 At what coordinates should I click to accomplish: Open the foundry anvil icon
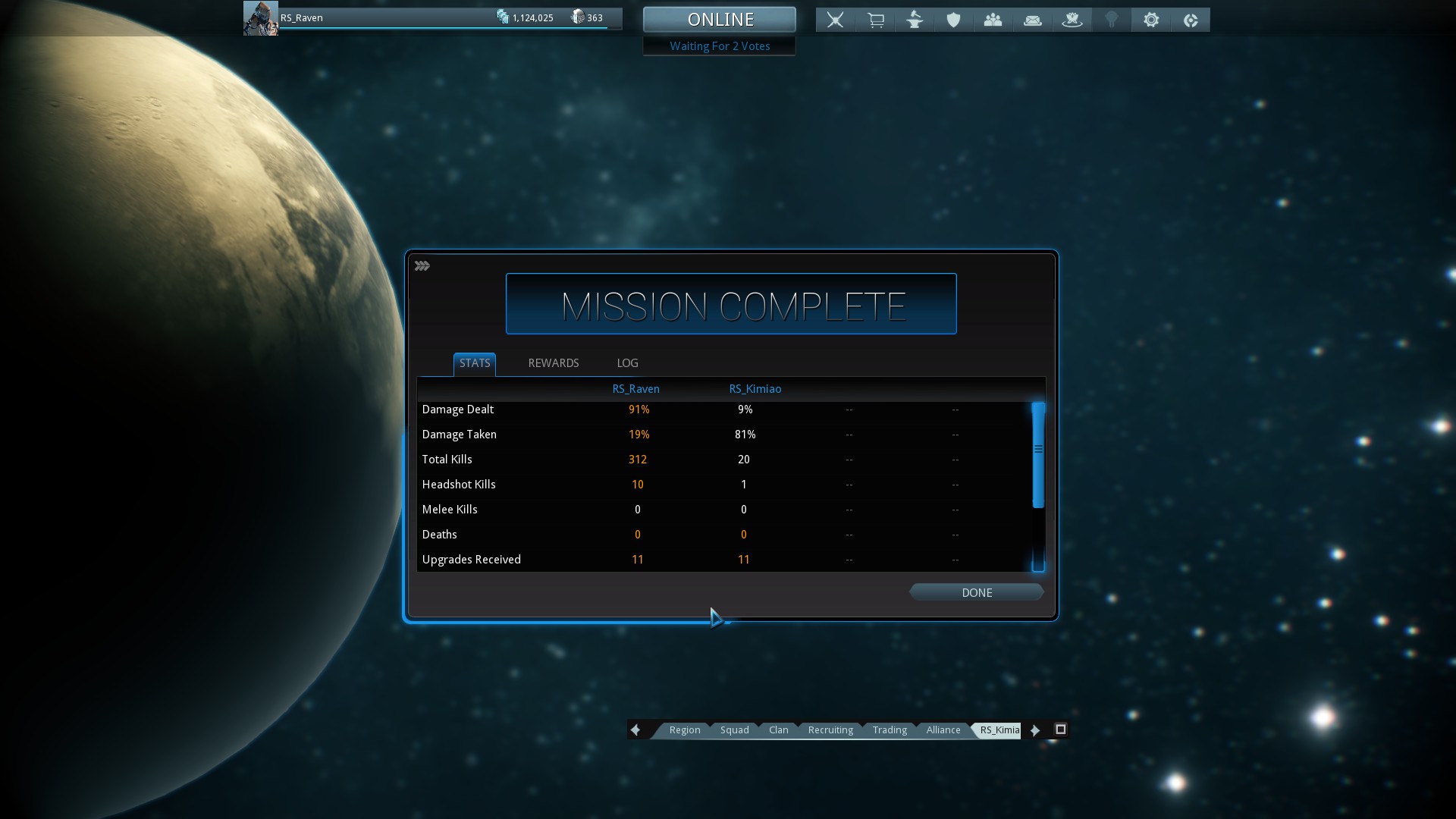tap(915, 20)
